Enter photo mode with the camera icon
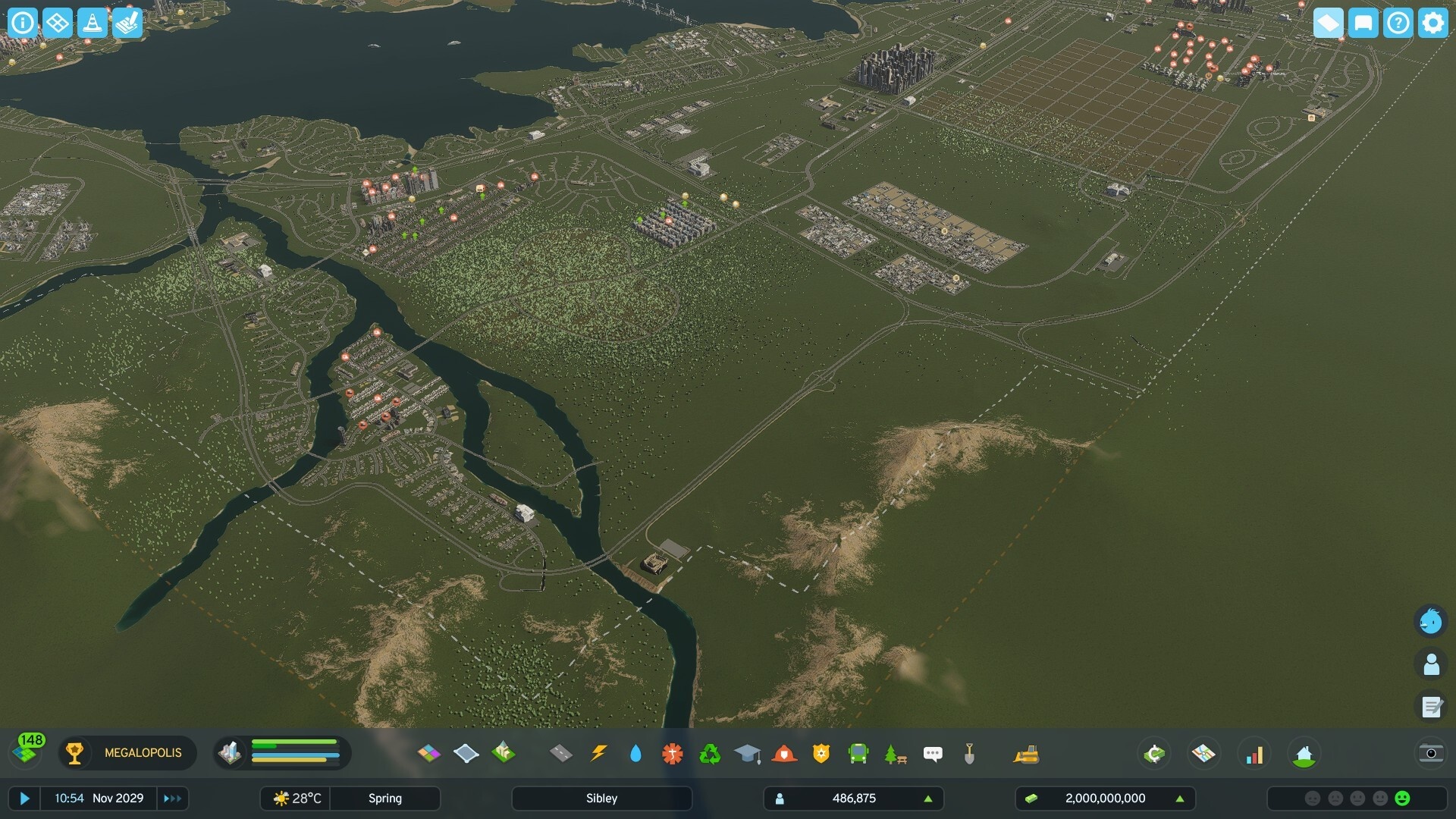This screenshot has width=1456, height=819. click(1430, 753)
